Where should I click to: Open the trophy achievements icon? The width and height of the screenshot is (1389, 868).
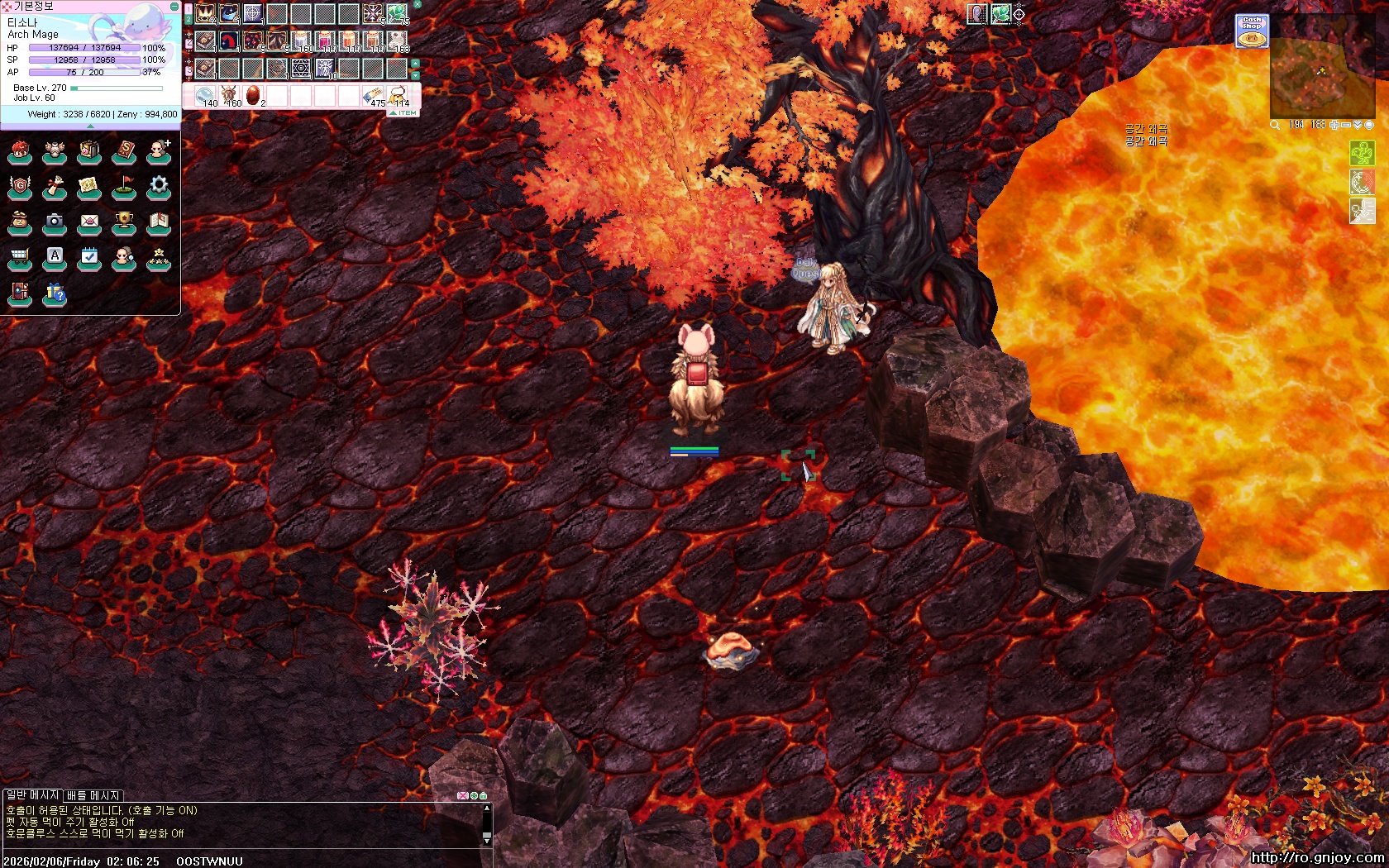124,222
